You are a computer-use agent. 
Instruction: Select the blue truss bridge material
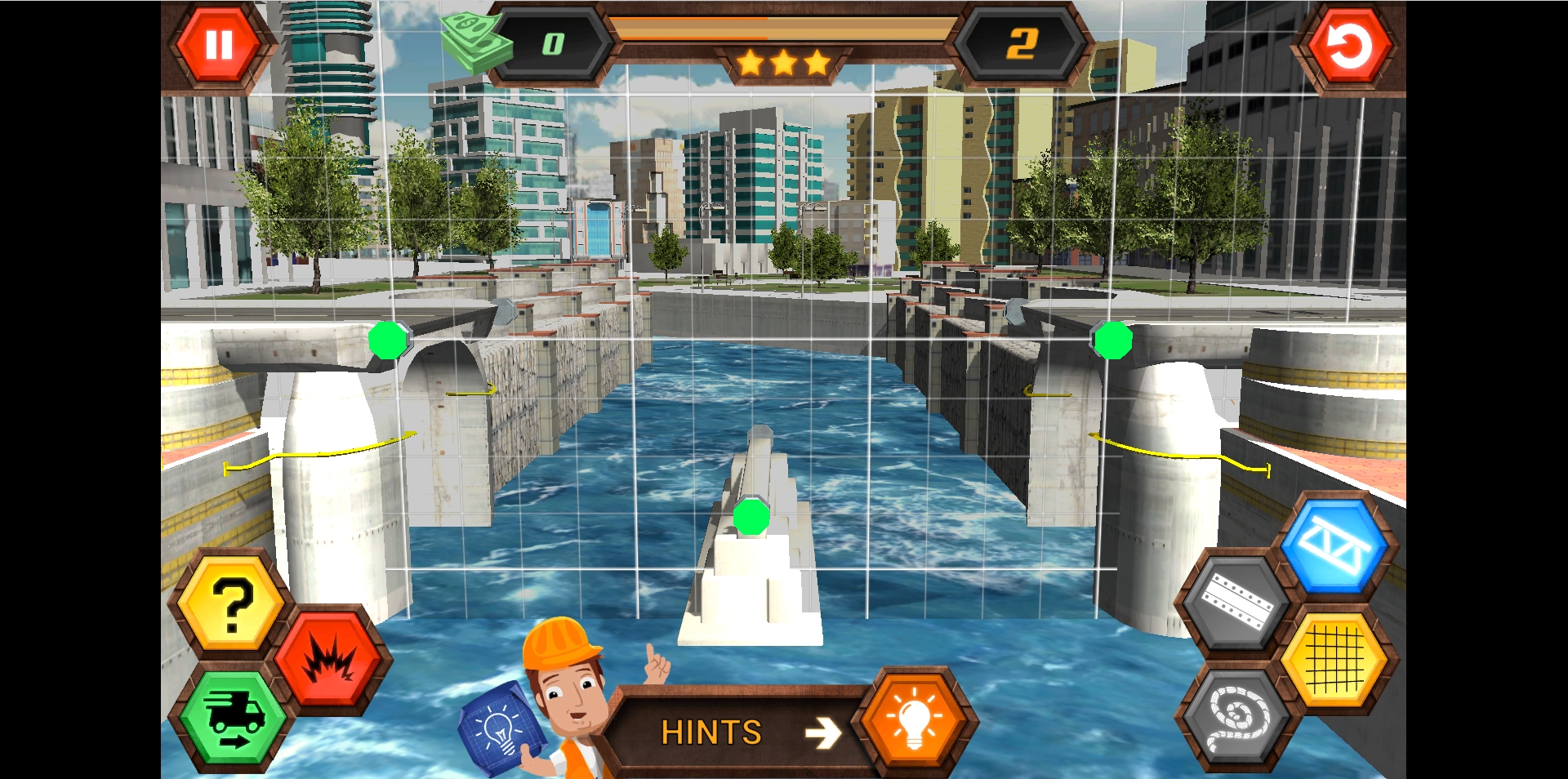[1333, 545]
